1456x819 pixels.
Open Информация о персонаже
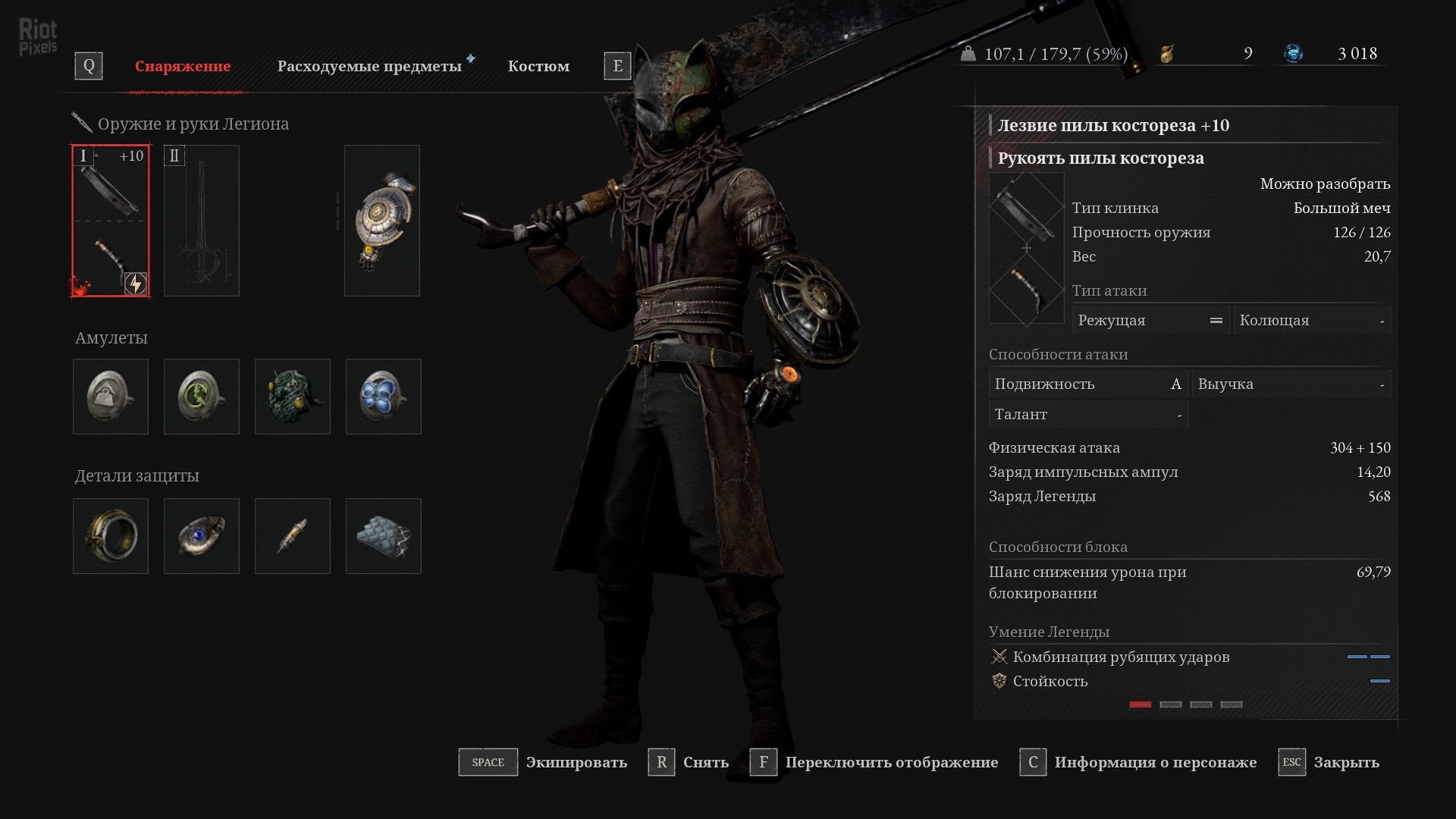coord(1155,763)
